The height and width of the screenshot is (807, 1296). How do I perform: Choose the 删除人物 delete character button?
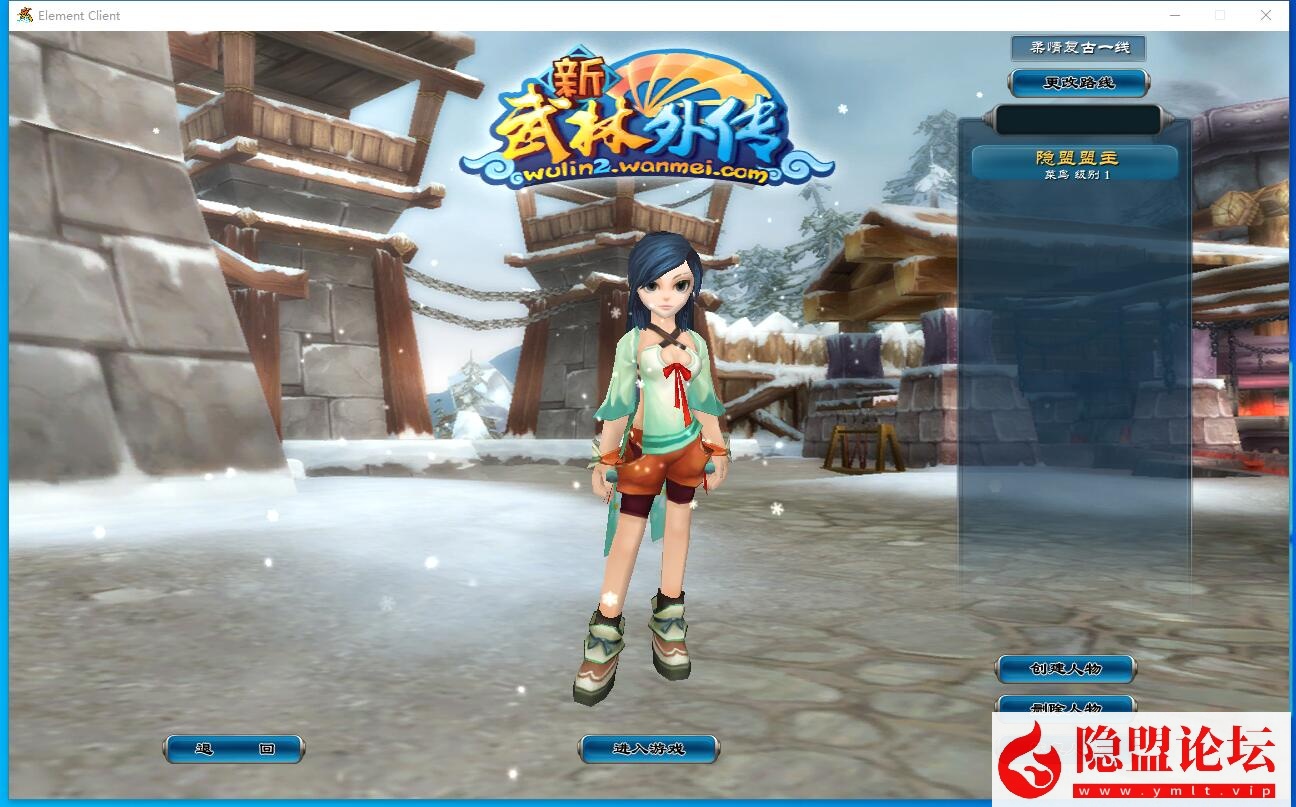point(1065,705)
